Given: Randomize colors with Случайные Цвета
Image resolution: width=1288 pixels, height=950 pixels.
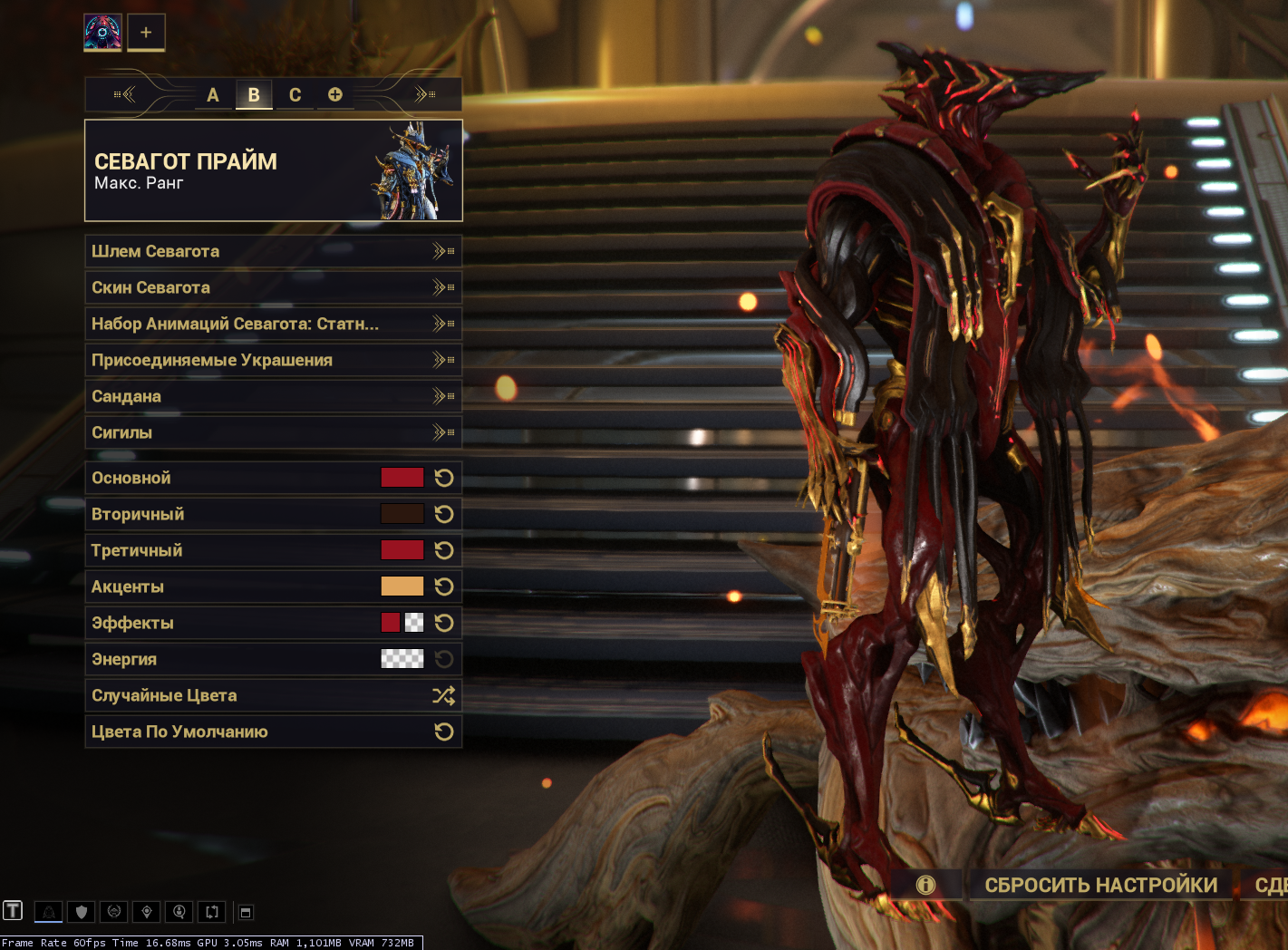Looking at the screenshot, I should [x=273, y=695].
